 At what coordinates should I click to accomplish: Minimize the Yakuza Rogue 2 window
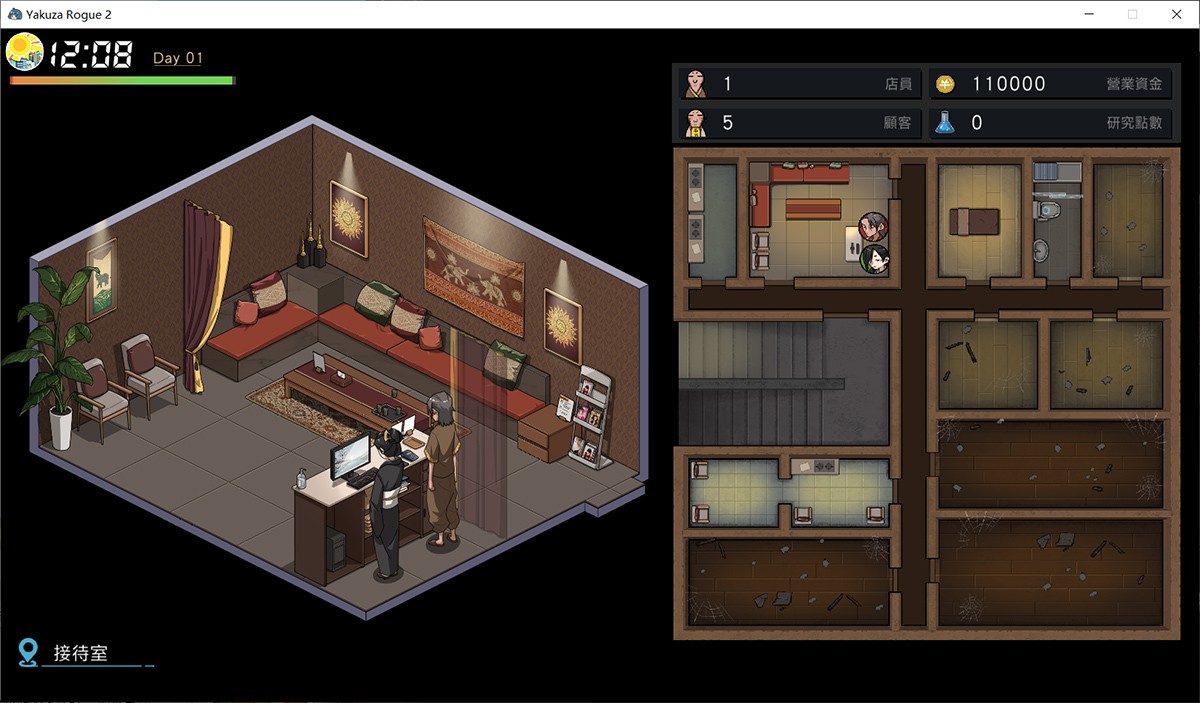click(x=1087, y=14)
